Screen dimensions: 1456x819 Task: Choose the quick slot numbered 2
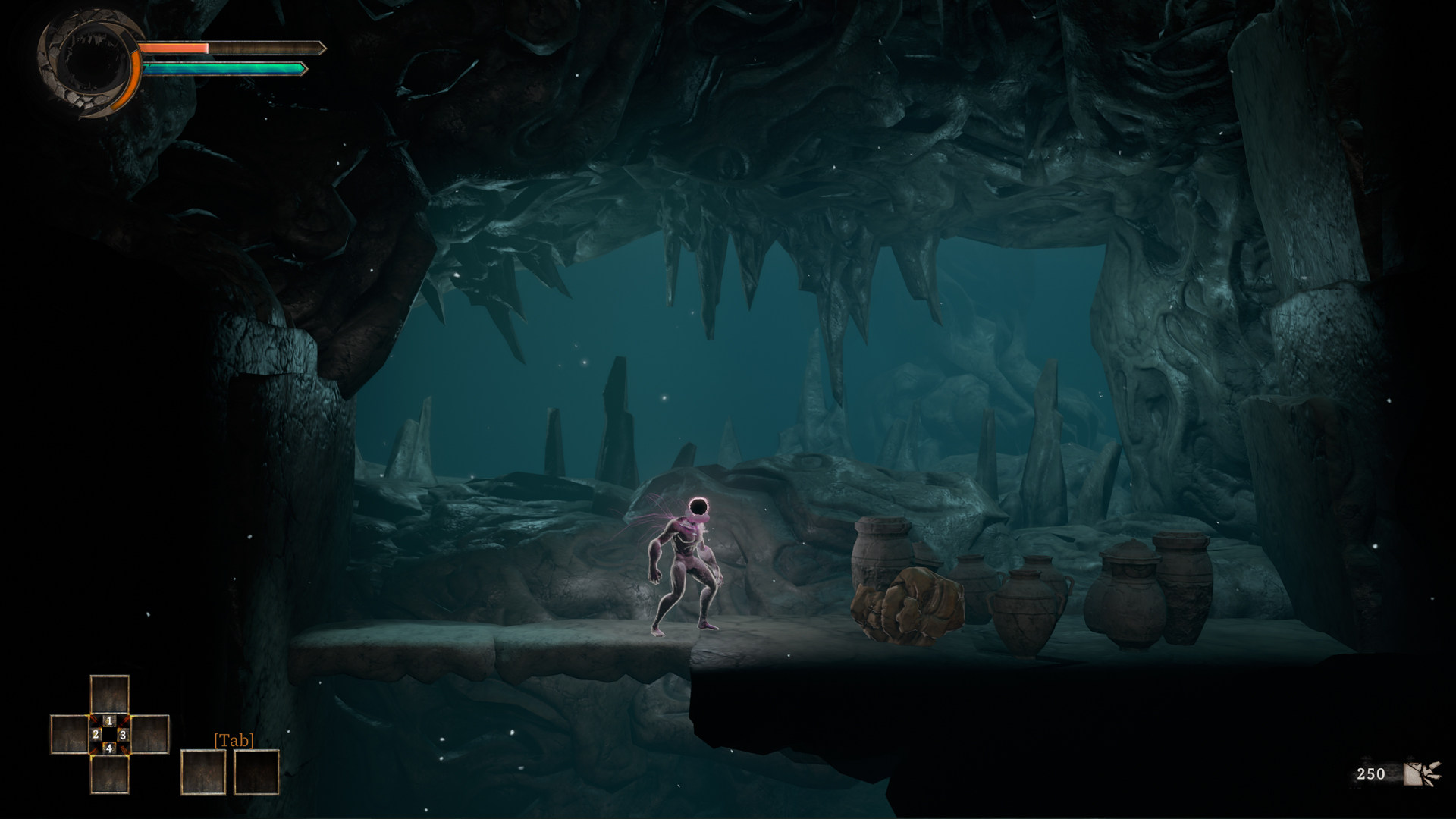point(70,734)
